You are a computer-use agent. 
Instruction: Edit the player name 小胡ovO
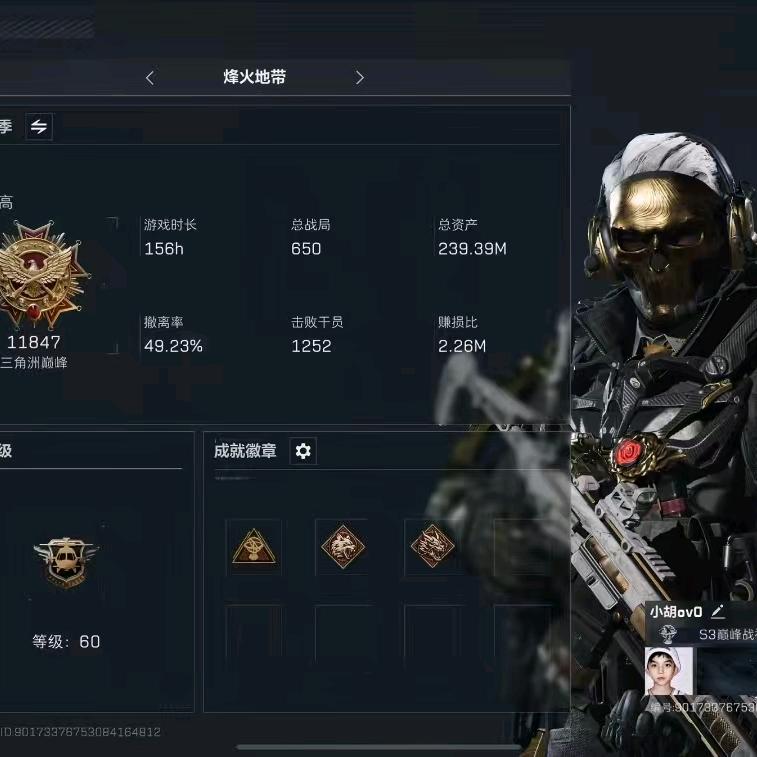(717, 612)
